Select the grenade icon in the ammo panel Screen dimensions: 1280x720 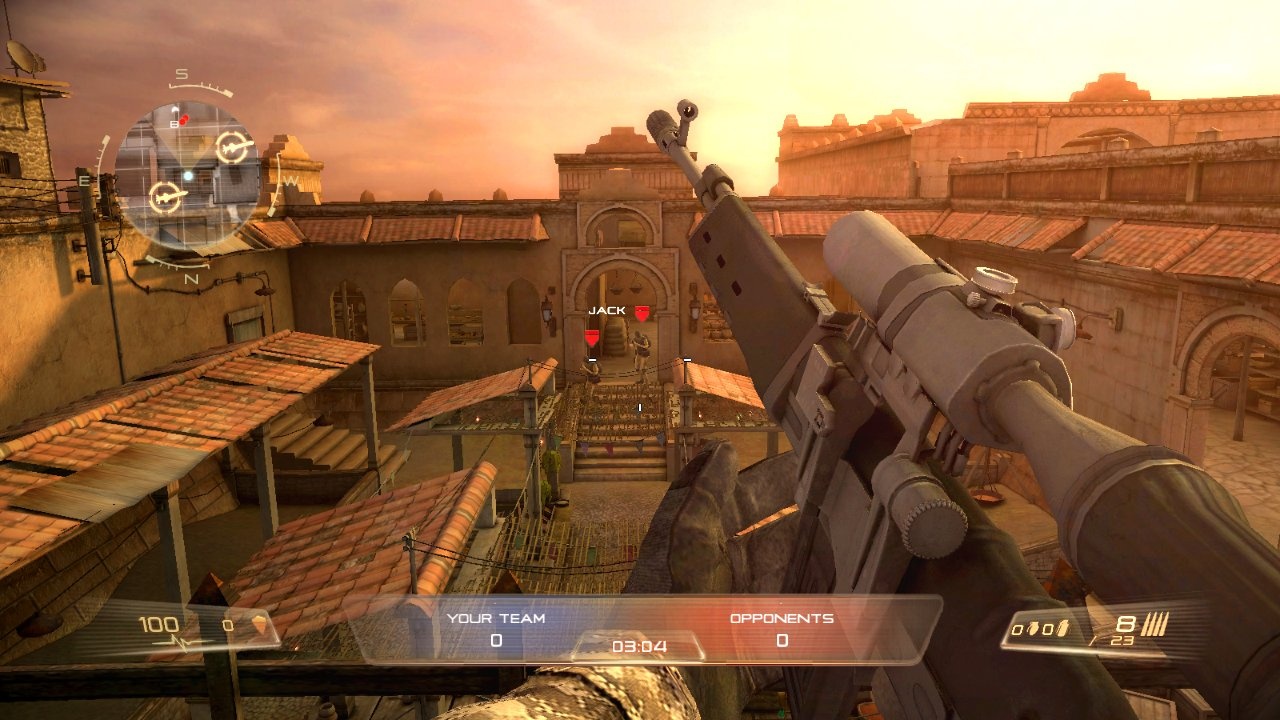(1034, 627)
